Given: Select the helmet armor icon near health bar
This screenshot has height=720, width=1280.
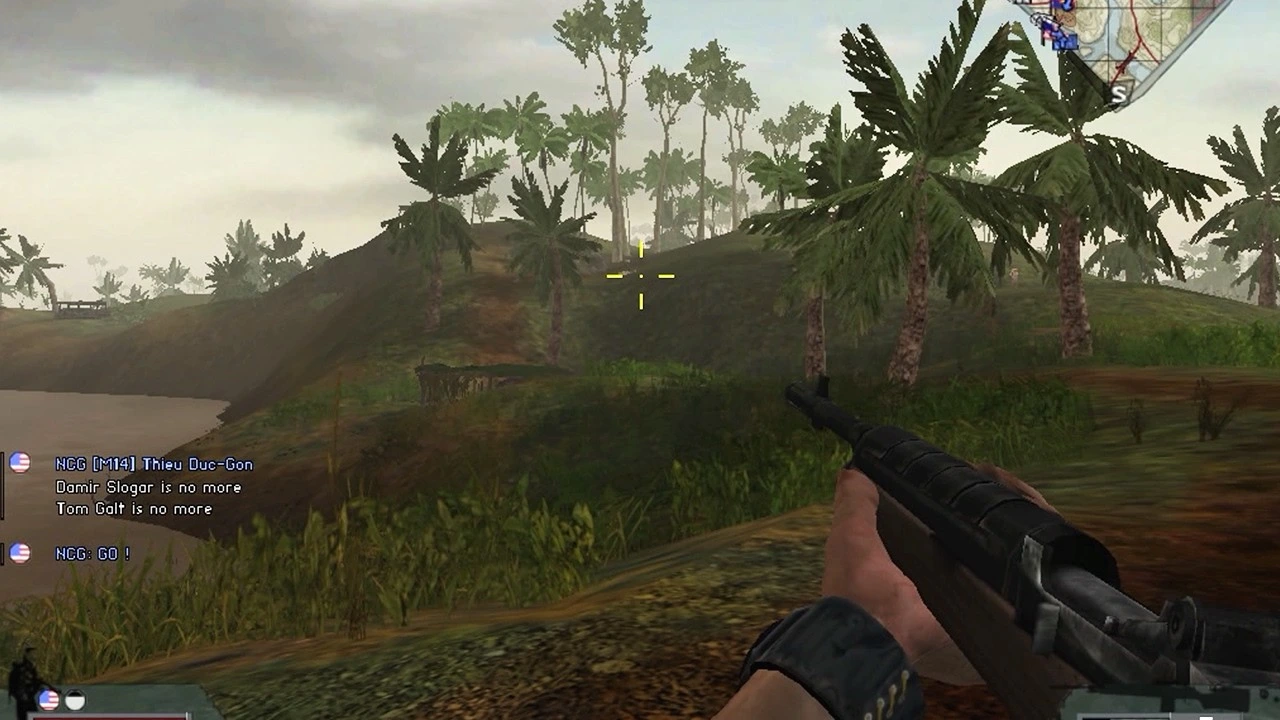Looking at the screenshot, I should pyautogui.click(x=76, y=700).
